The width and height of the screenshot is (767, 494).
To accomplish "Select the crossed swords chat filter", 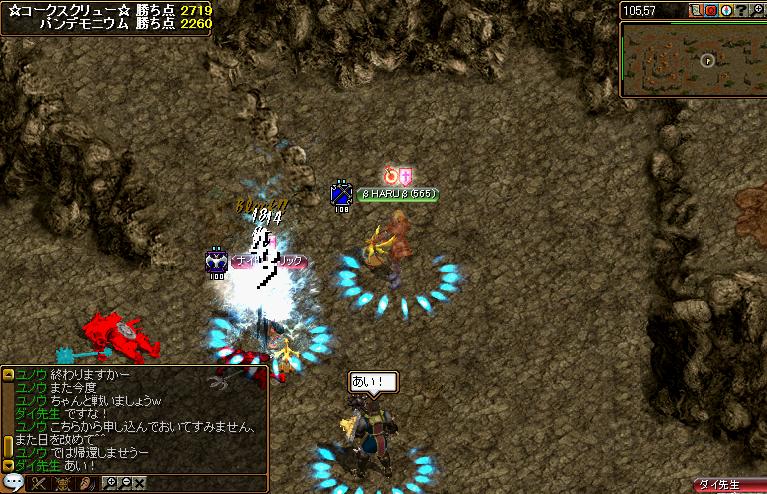I will 40,483.
